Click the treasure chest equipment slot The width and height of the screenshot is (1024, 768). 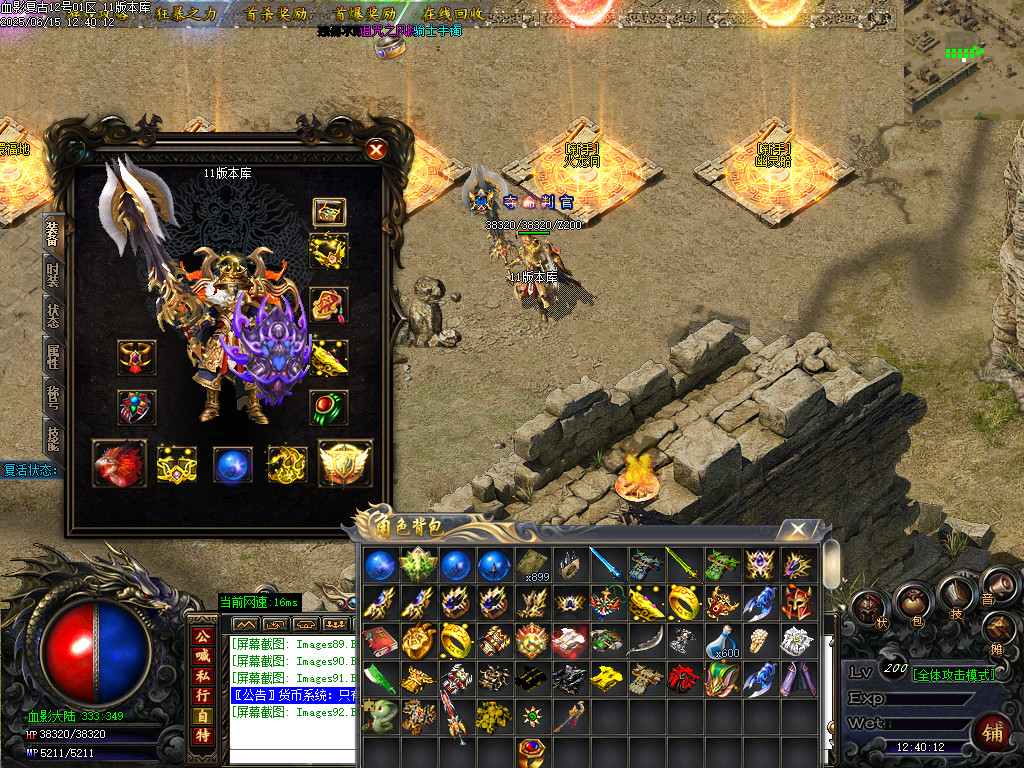pyautogui.click(x=328, y=211)
